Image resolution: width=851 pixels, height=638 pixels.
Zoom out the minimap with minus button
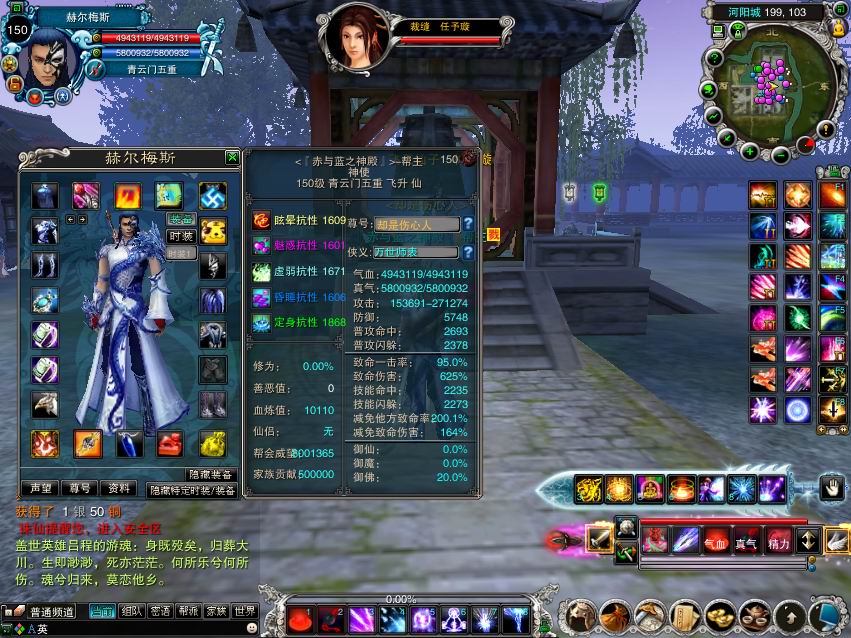pos(779,155)
